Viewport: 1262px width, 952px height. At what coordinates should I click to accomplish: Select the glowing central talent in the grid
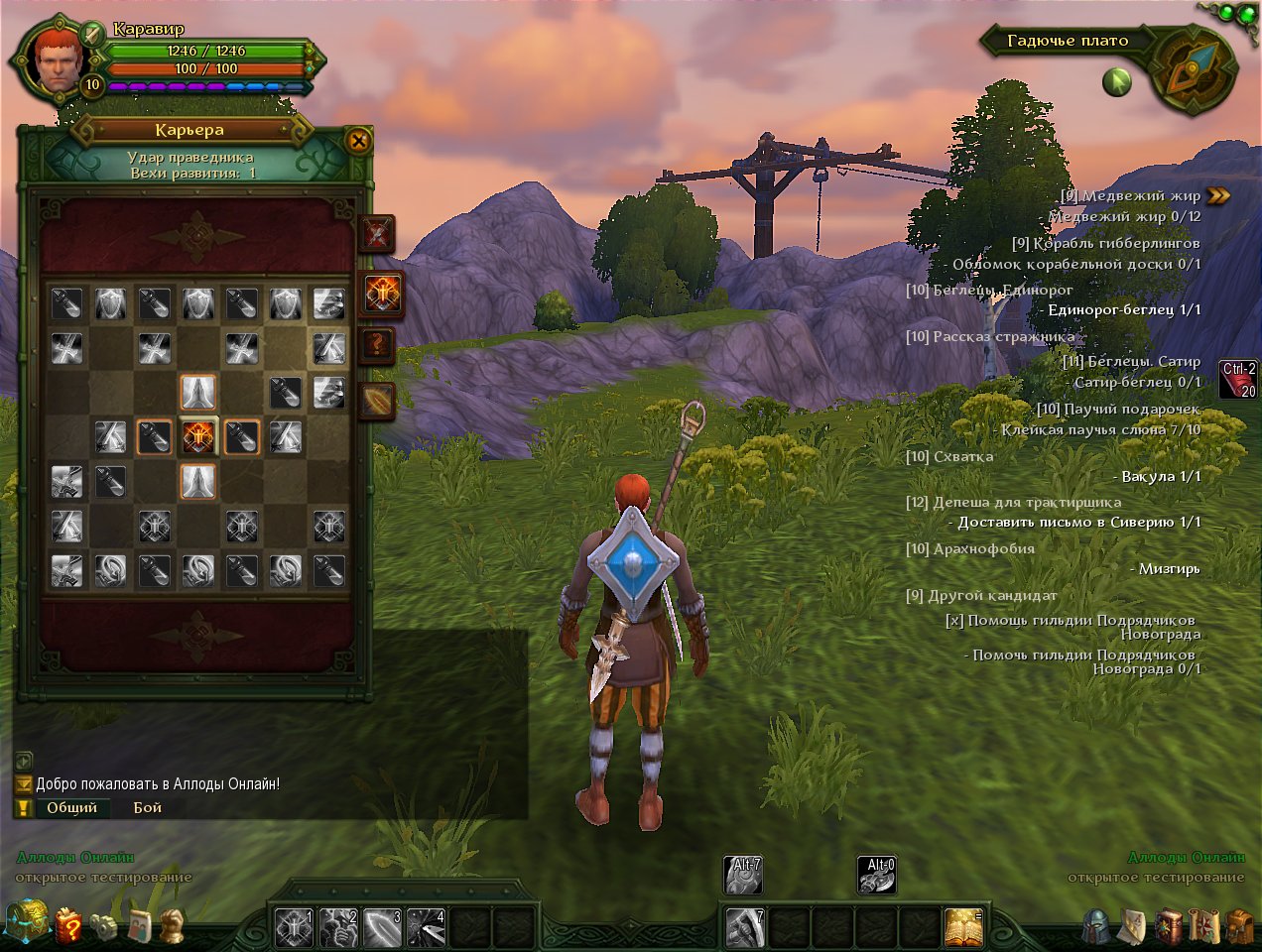pyautogui.click(x=197, y=437)
